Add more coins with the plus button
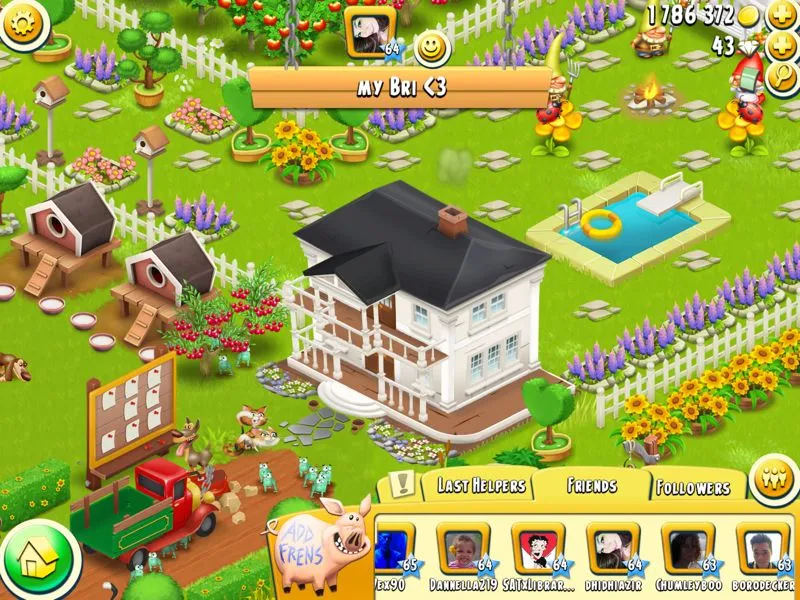Screen dimensions: 800x600 pos(781,15)
